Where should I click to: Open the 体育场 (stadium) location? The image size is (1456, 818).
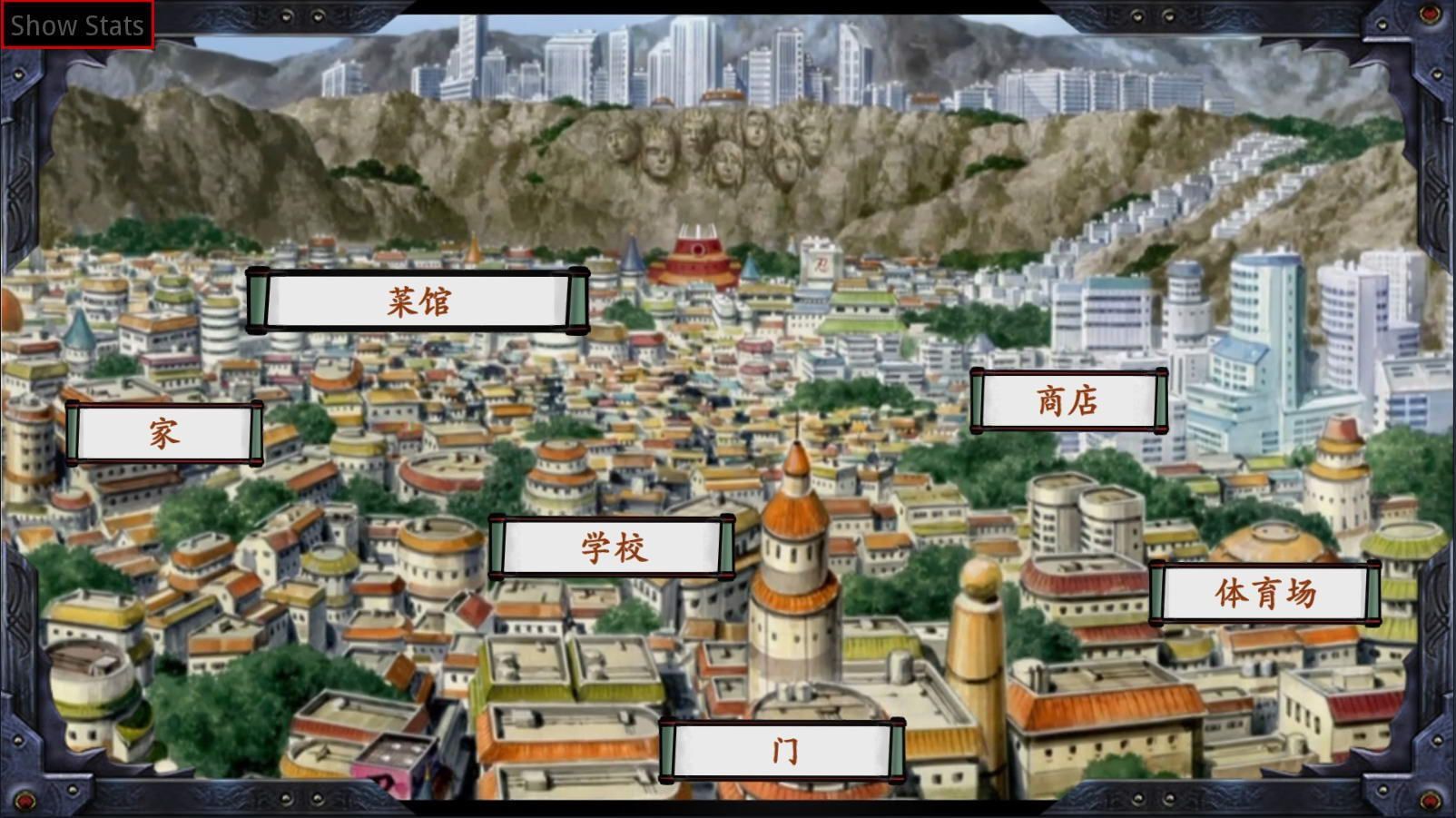1264,595
